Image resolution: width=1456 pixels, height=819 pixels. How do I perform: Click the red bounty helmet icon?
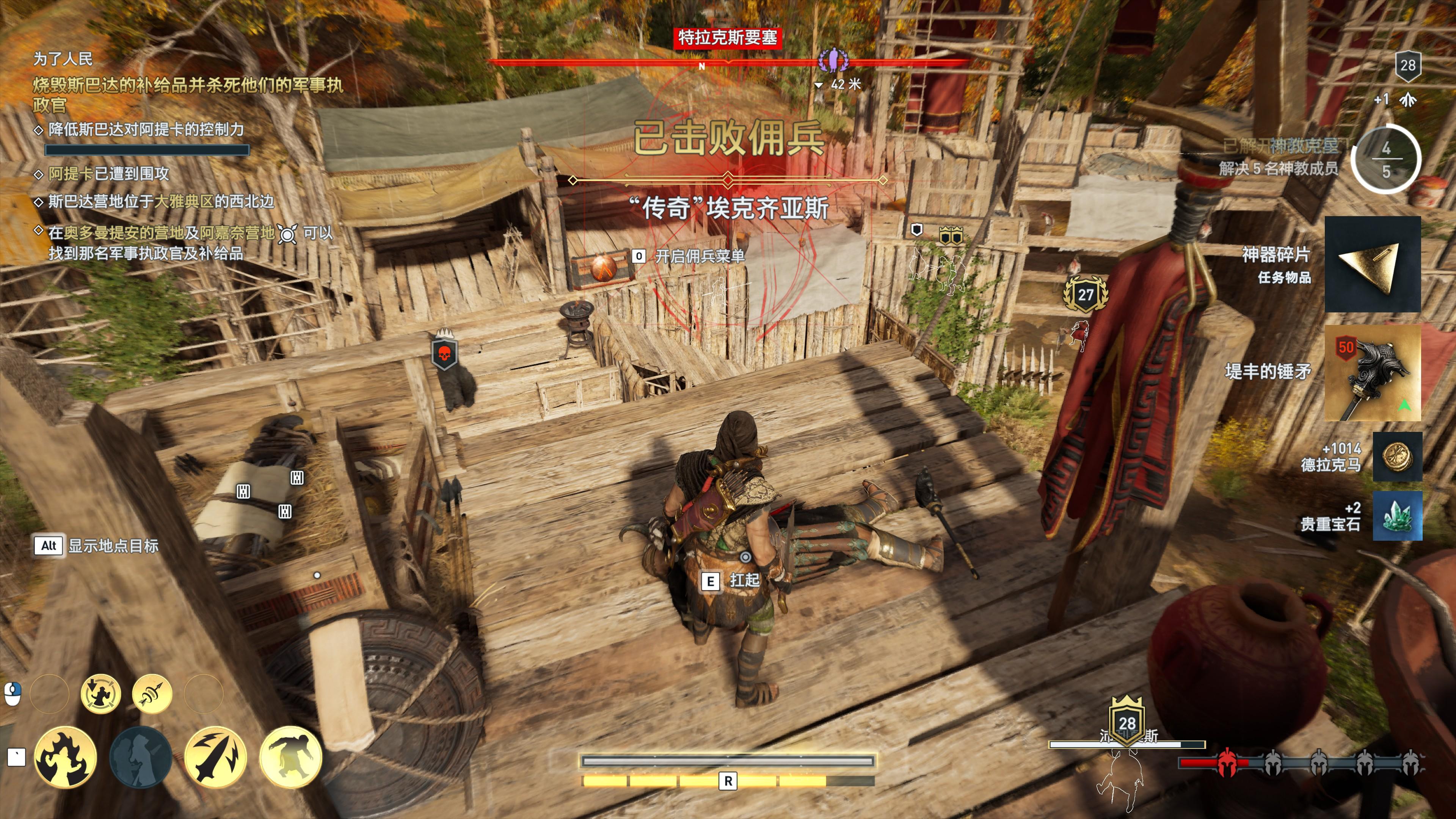(x=1226, y=763)
